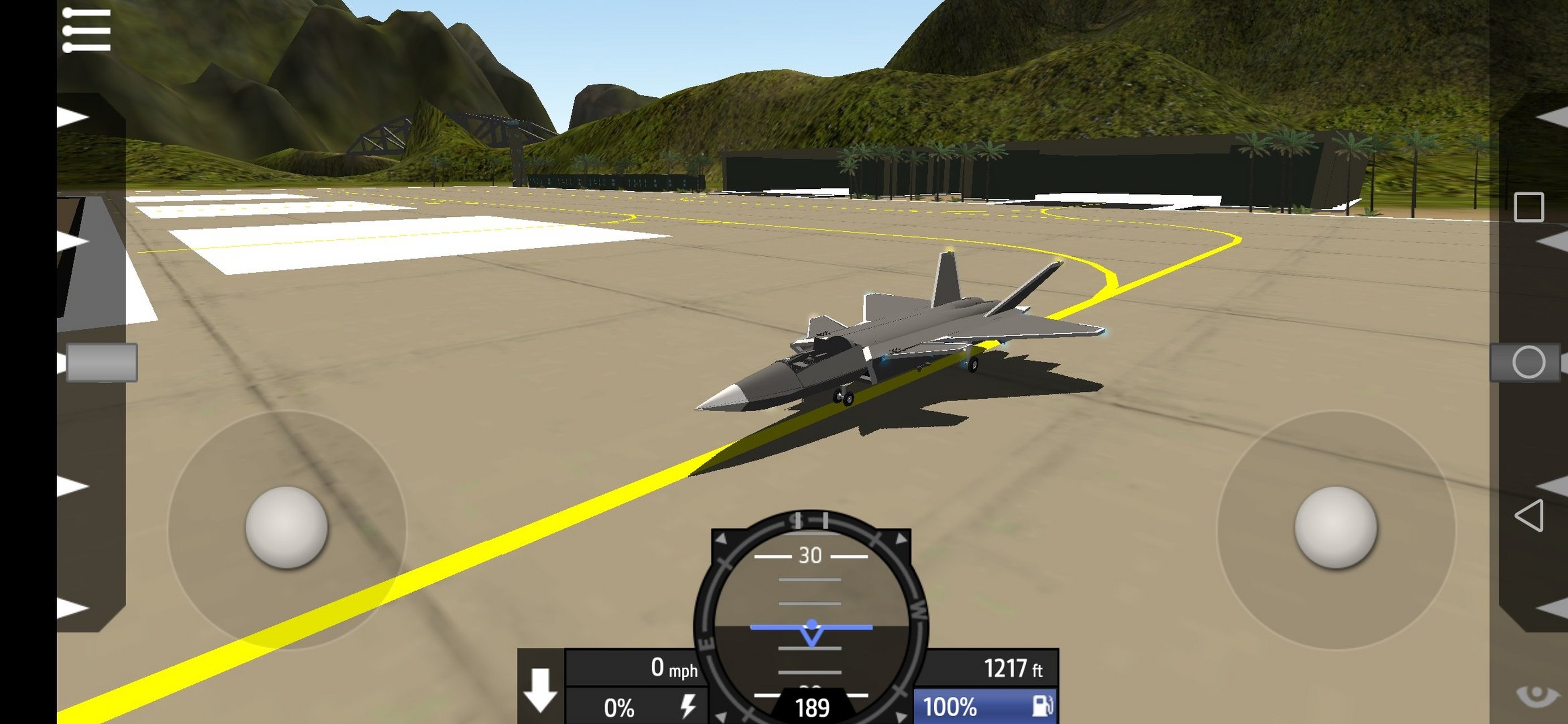Click the left virtual joystick knob
Viewport: 1568px width, 724px height.
(x=286, y=527)
